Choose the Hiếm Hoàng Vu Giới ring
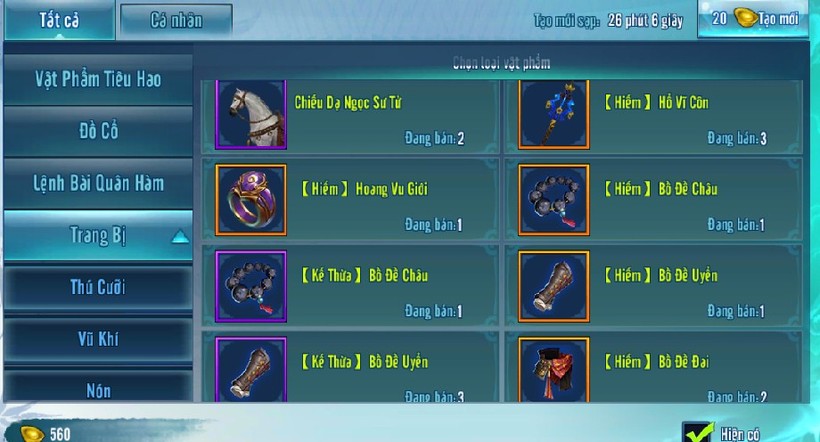The image size is (820, 442). [350, 200]
